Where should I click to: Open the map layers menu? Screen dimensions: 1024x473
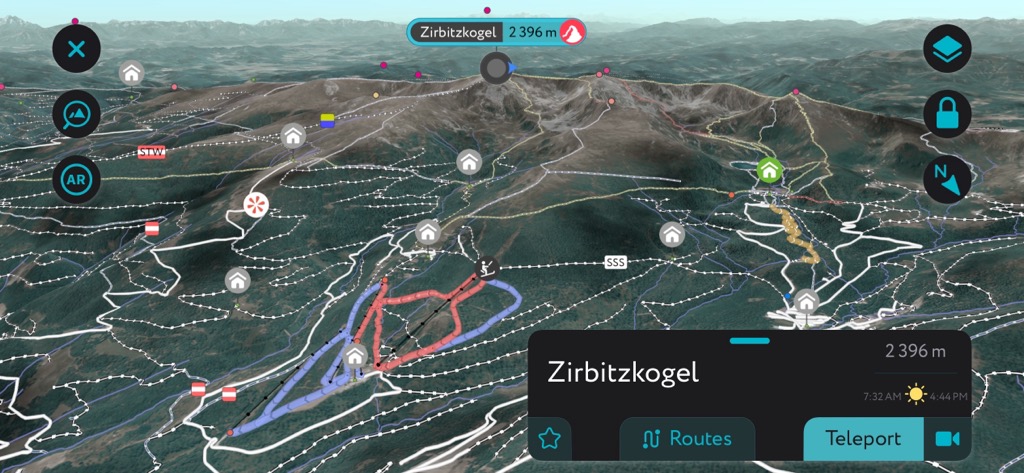tap(946, 48)
